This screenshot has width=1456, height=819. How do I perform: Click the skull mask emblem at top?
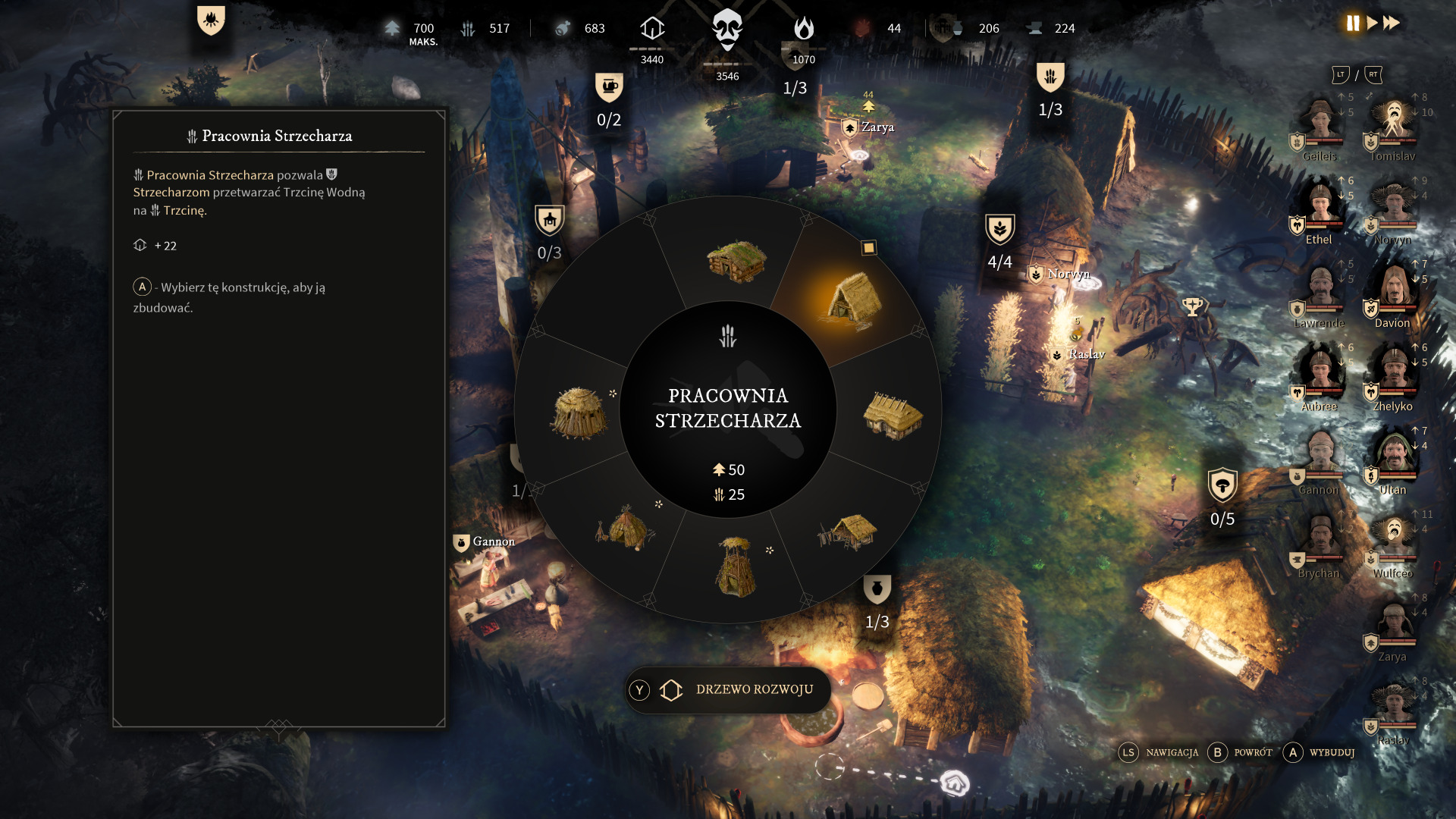pos(727,30)
